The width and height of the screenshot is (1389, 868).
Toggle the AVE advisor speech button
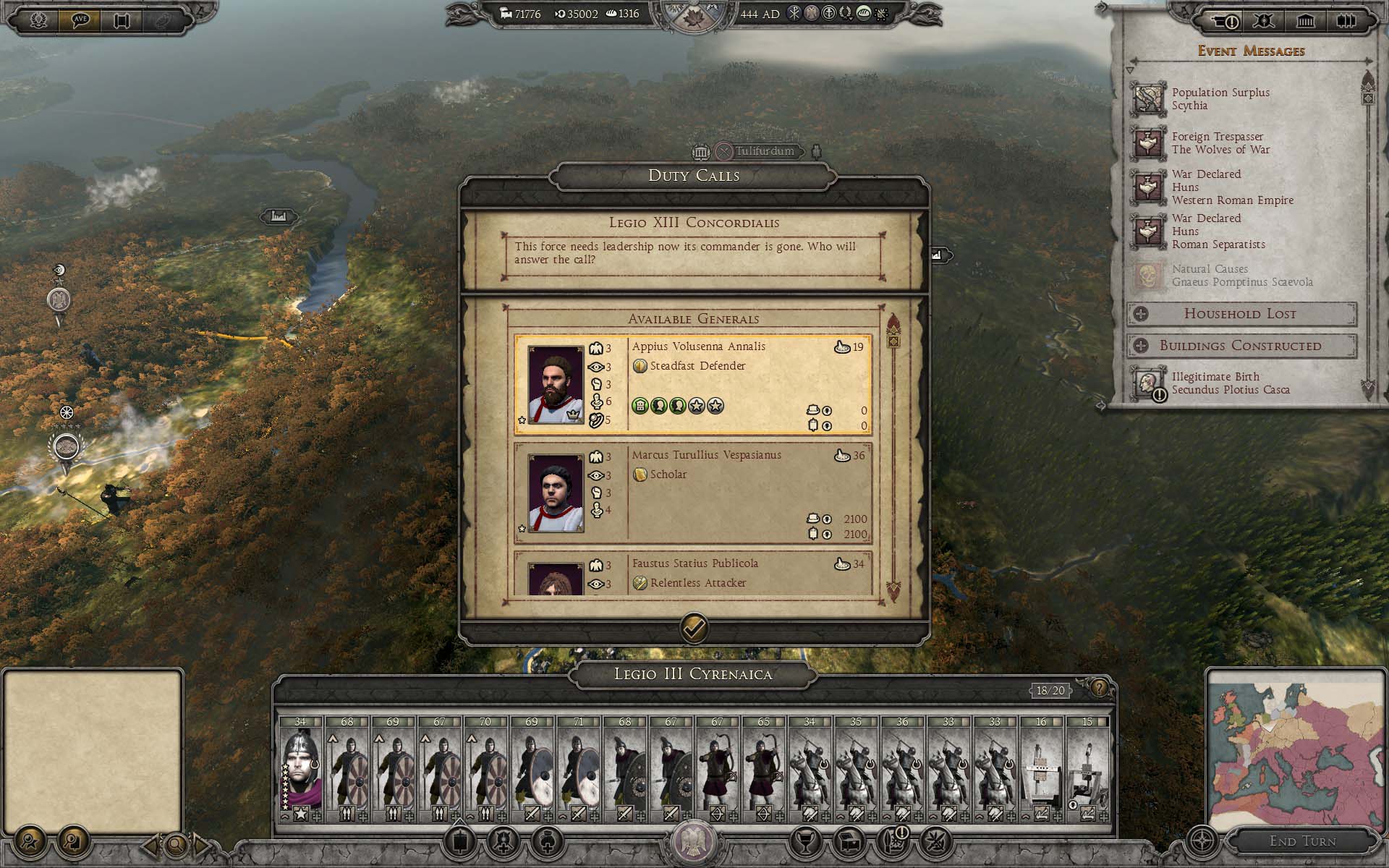79,20
